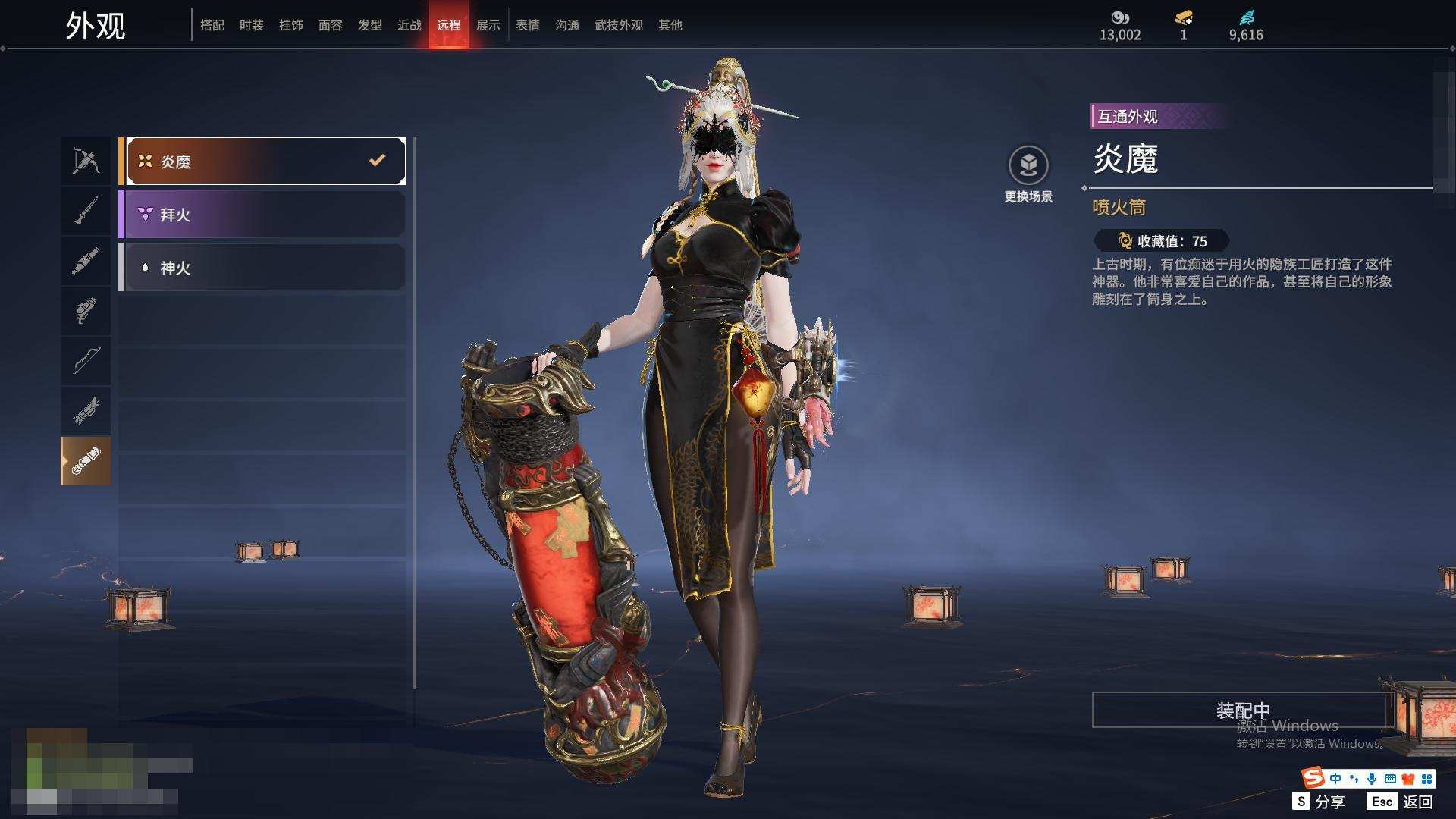
Task: Click the Sogou input method S icon
Action: (1313, 778)
